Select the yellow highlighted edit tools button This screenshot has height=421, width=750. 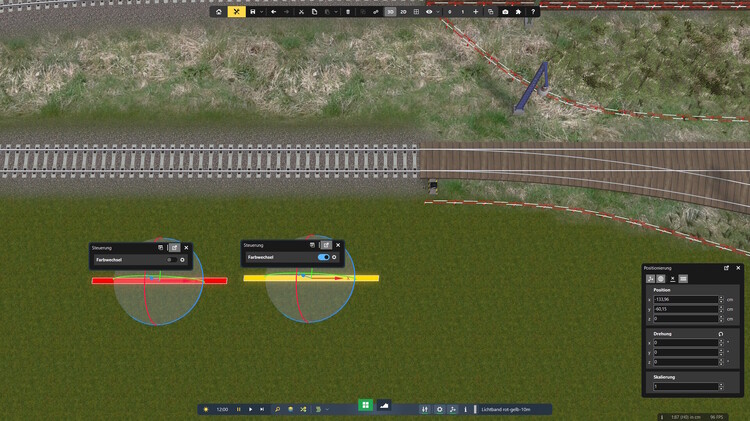(237, 12)
